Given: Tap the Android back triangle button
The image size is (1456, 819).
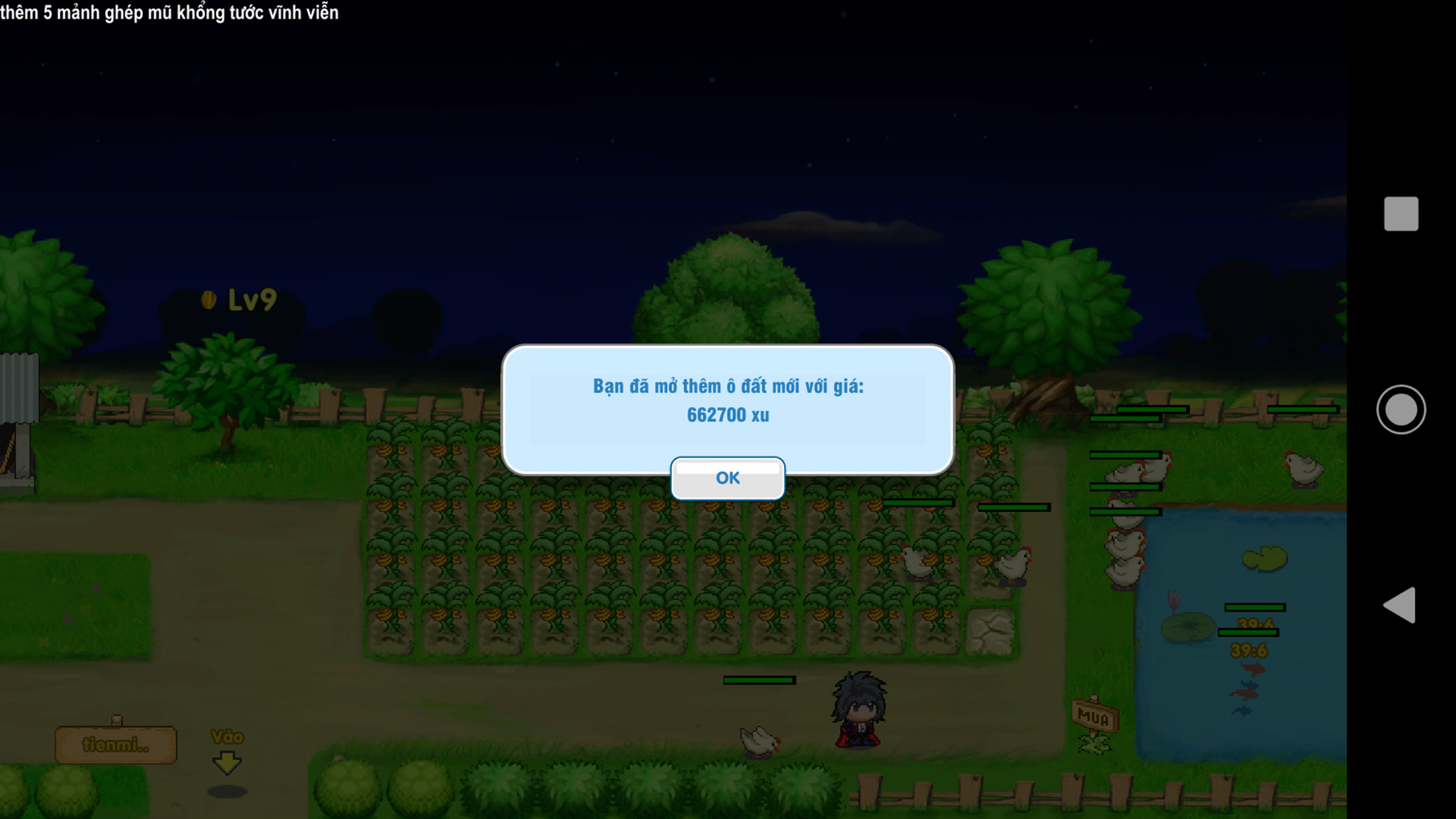Looking at the screenshot, I should click(x=1399, y=606).
